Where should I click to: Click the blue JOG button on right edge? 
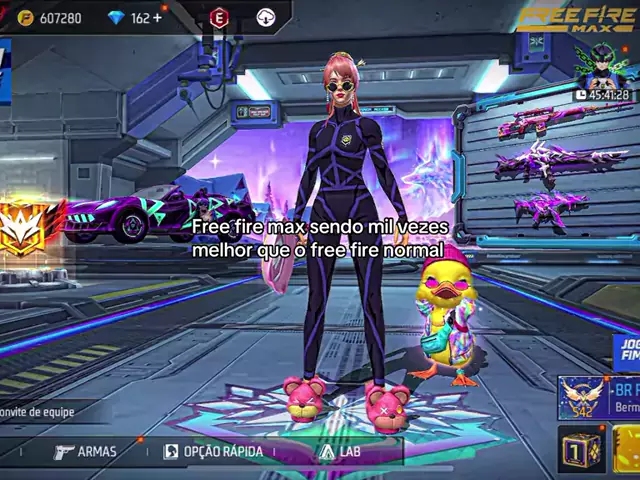pos(627,352)
